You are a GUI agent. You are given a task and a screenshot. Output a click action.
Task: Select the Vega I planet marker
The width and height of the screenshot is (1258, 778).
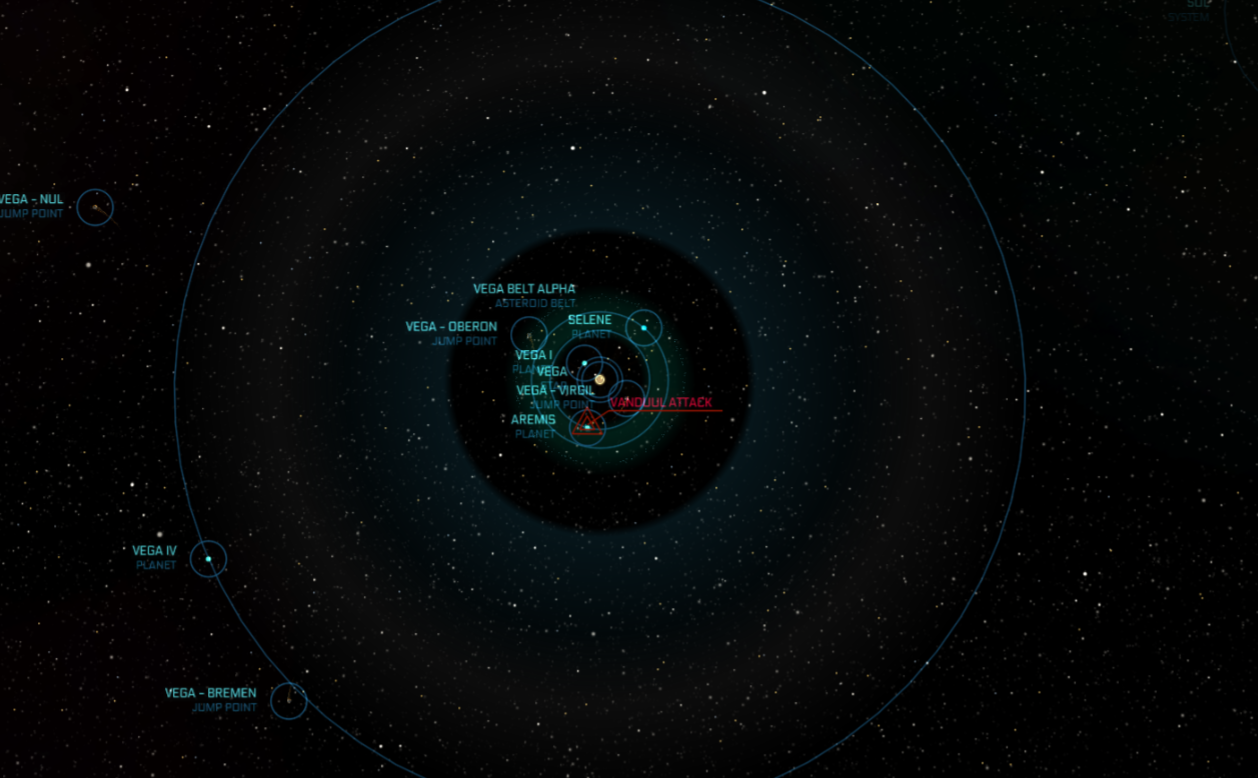(584, 363)
